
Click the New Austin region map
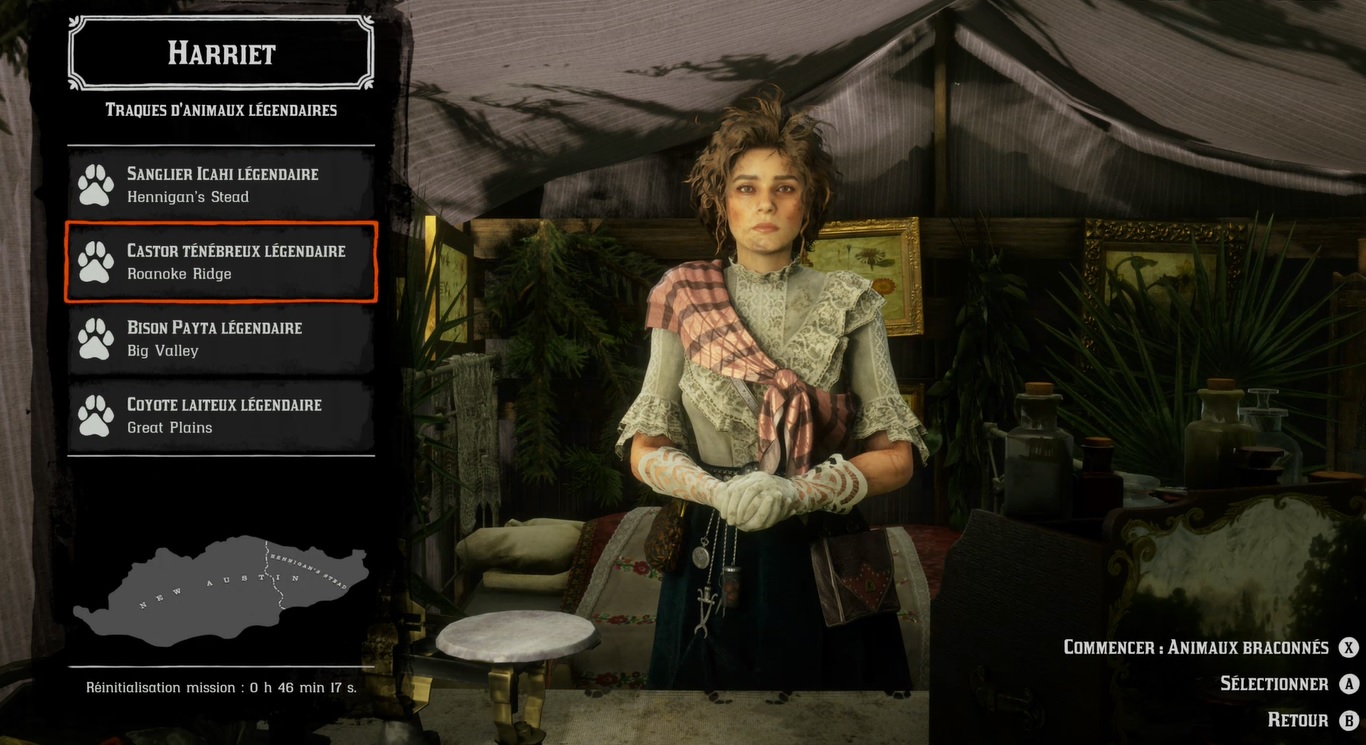coord(220,590)
